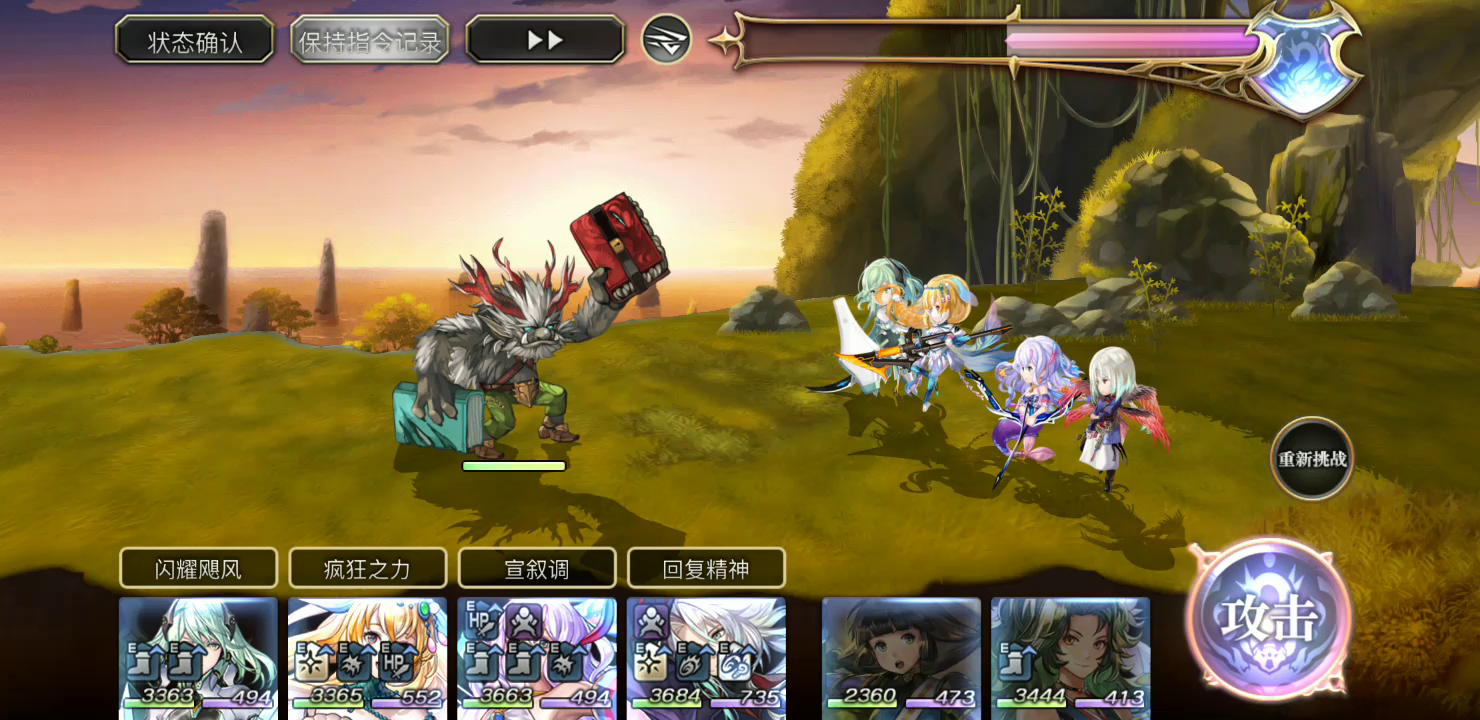Screen dimensions: 1480x720
Task: Select the 疯狂之力 skill command
Action: (367, 567)
